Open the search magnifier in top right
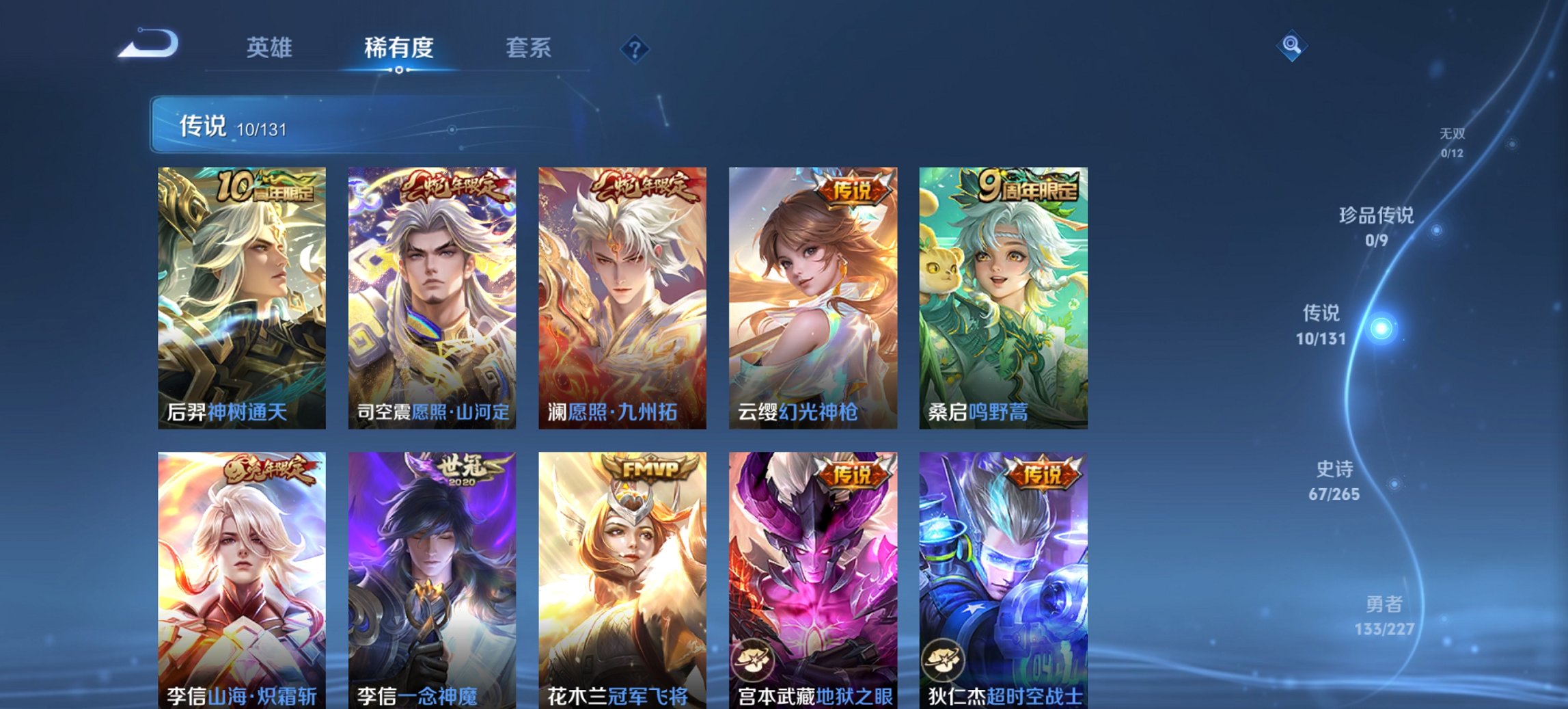This screenshot has width=1568, height=709. 1293,46
